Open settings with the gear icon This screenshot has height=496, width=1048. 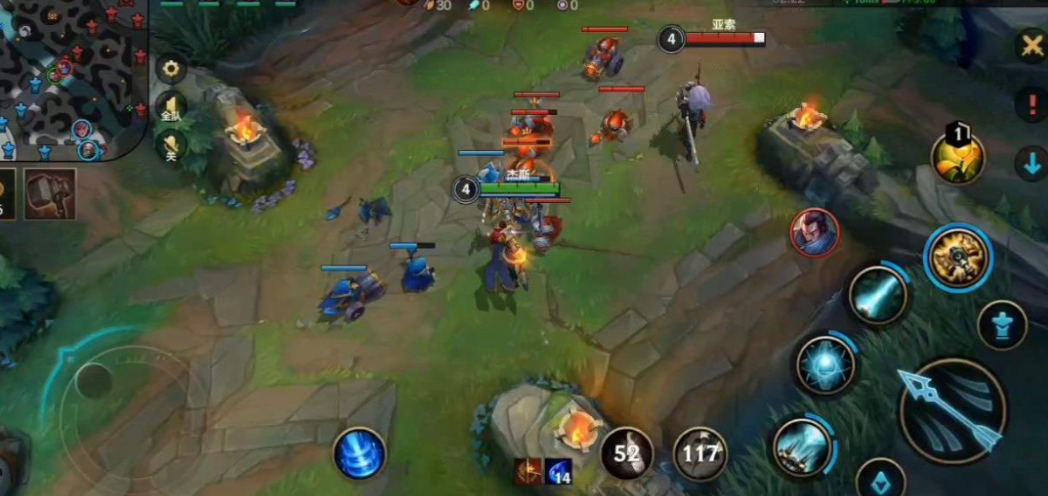click(x=172, y=69)
